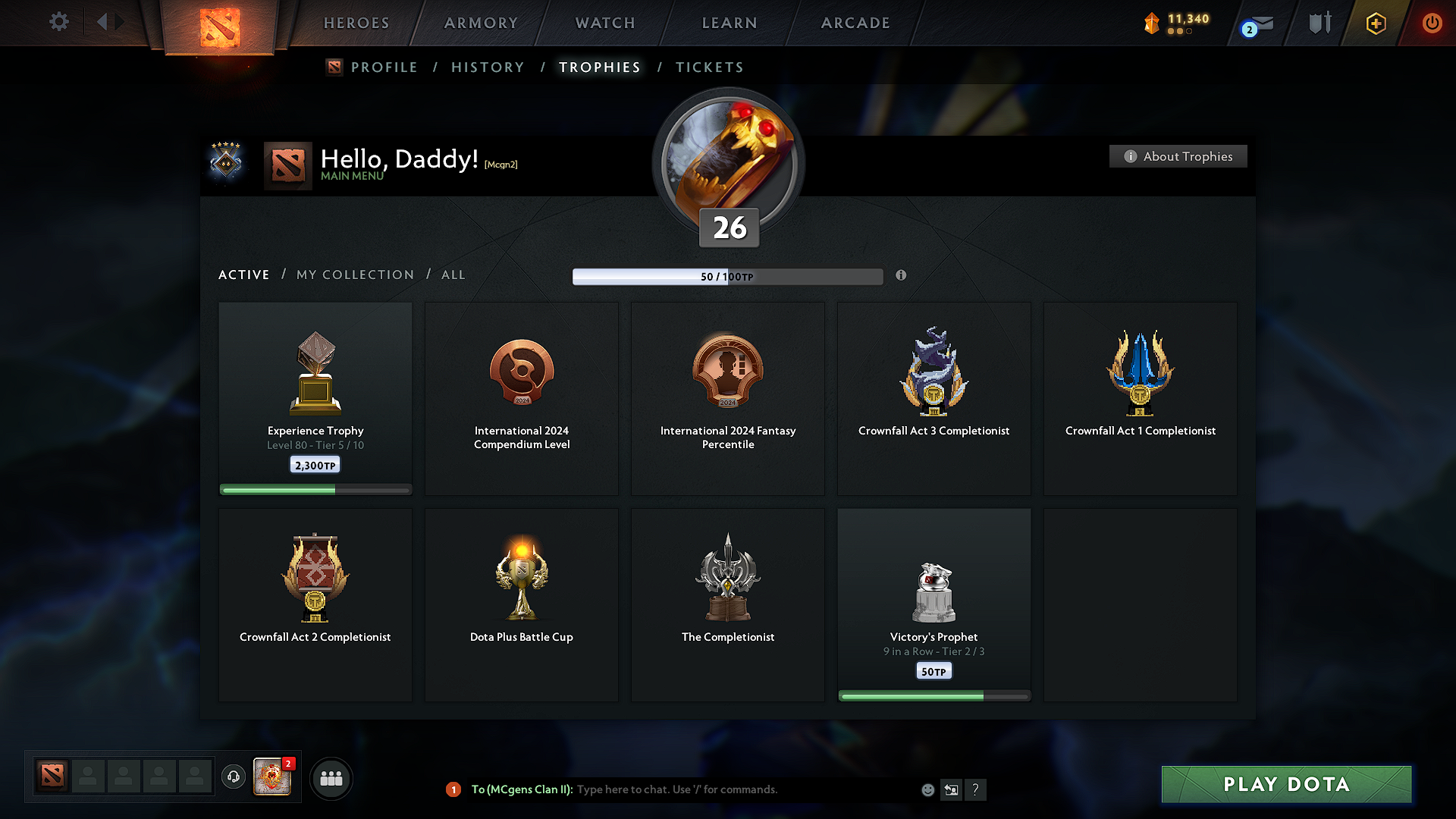Image resolution: width=1456 pixels, height=819 pixels.
Task: Open the Arcade menu
Action: (x=855, y=23)
